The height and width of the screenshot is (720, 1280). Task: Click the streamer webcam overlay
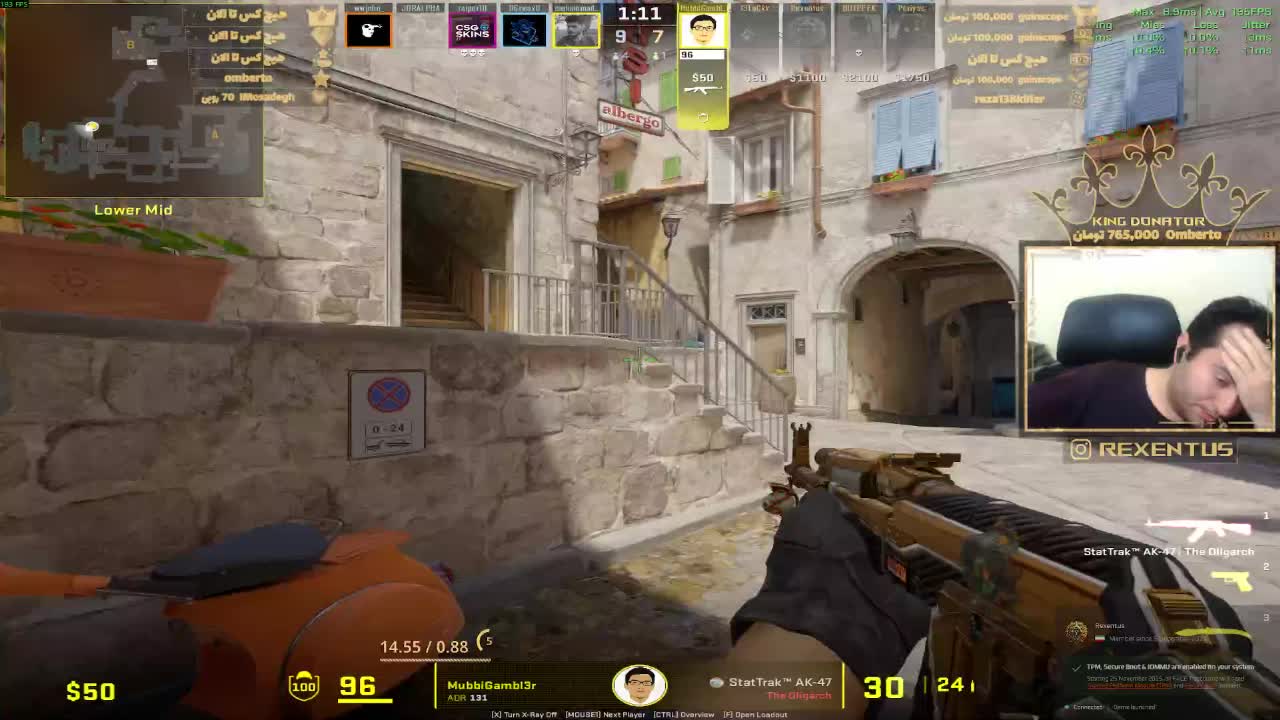click(1150, 339)
